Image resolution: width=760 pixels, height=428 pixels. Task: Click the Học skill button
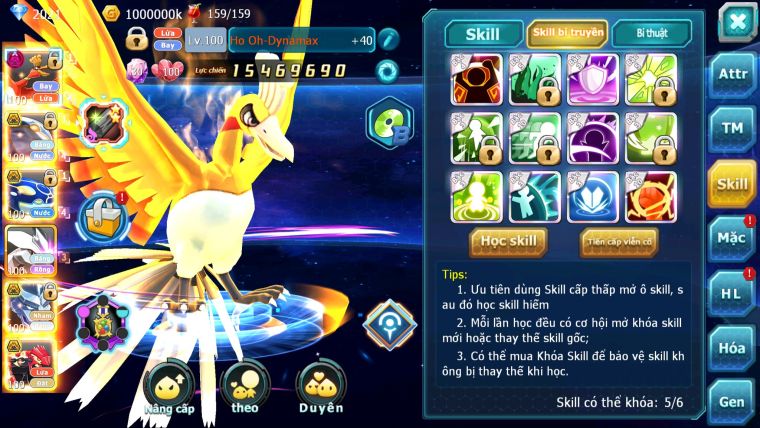(x=510, y=241)
